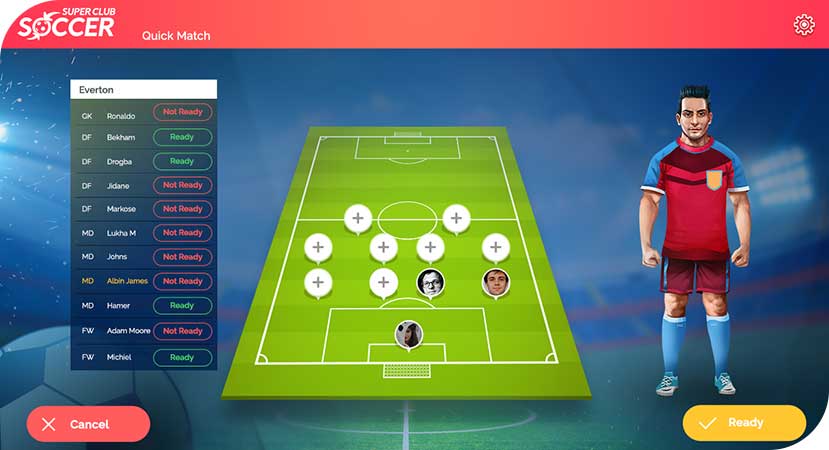Image resolution: width=829 pixels, height=450 pixels.
Task: Select goalkeeper Ronaldo in the roster
Action: click(121, 115)
